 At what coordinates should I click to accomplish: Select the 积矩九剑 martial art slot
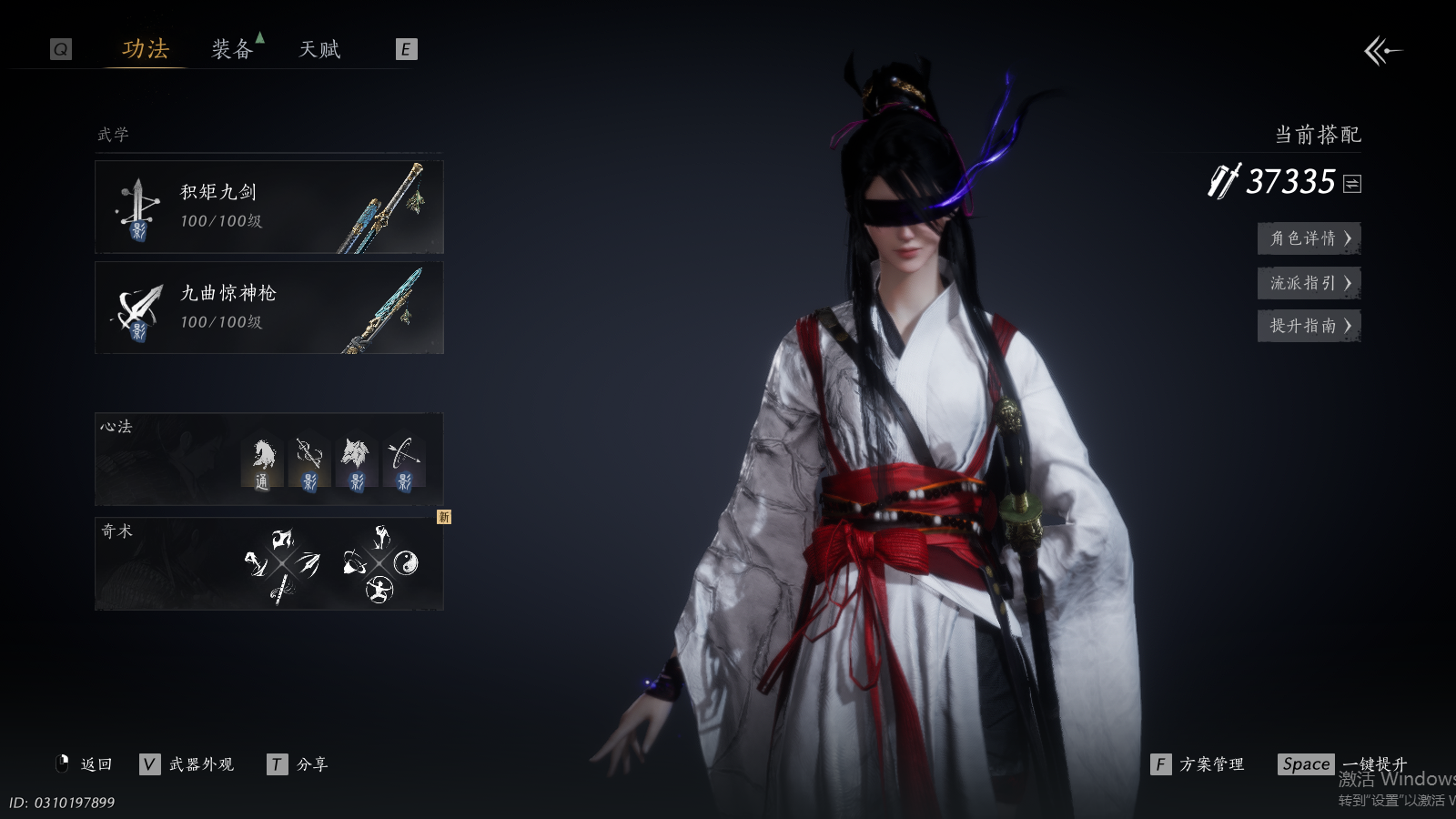(269, 207)
